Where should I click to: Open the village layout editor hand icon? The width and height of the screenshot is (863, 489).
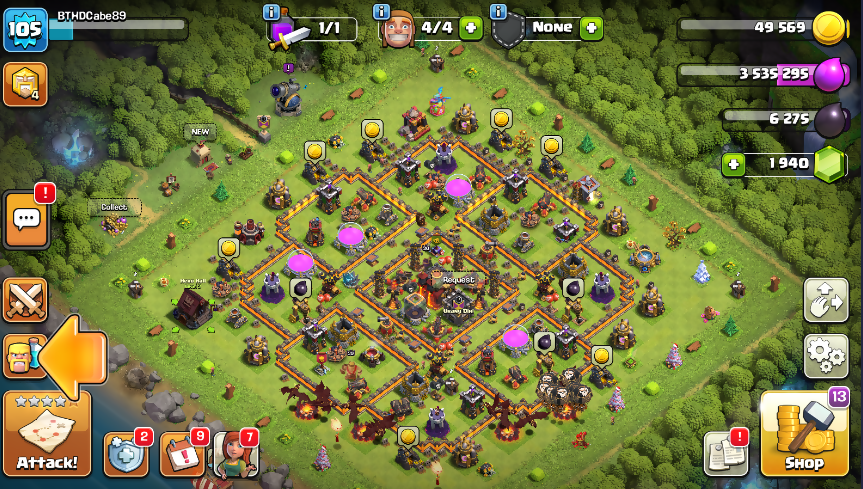point(825,299)
